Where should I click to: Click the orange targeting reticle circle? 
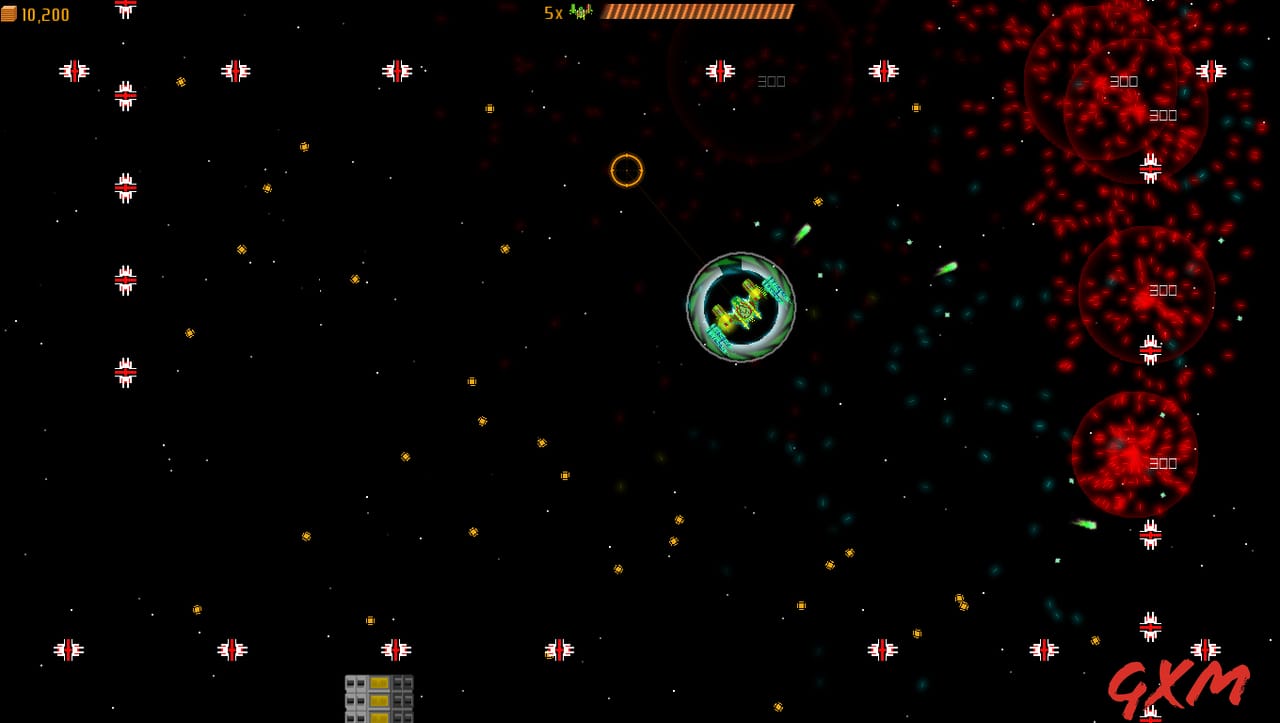626,170
